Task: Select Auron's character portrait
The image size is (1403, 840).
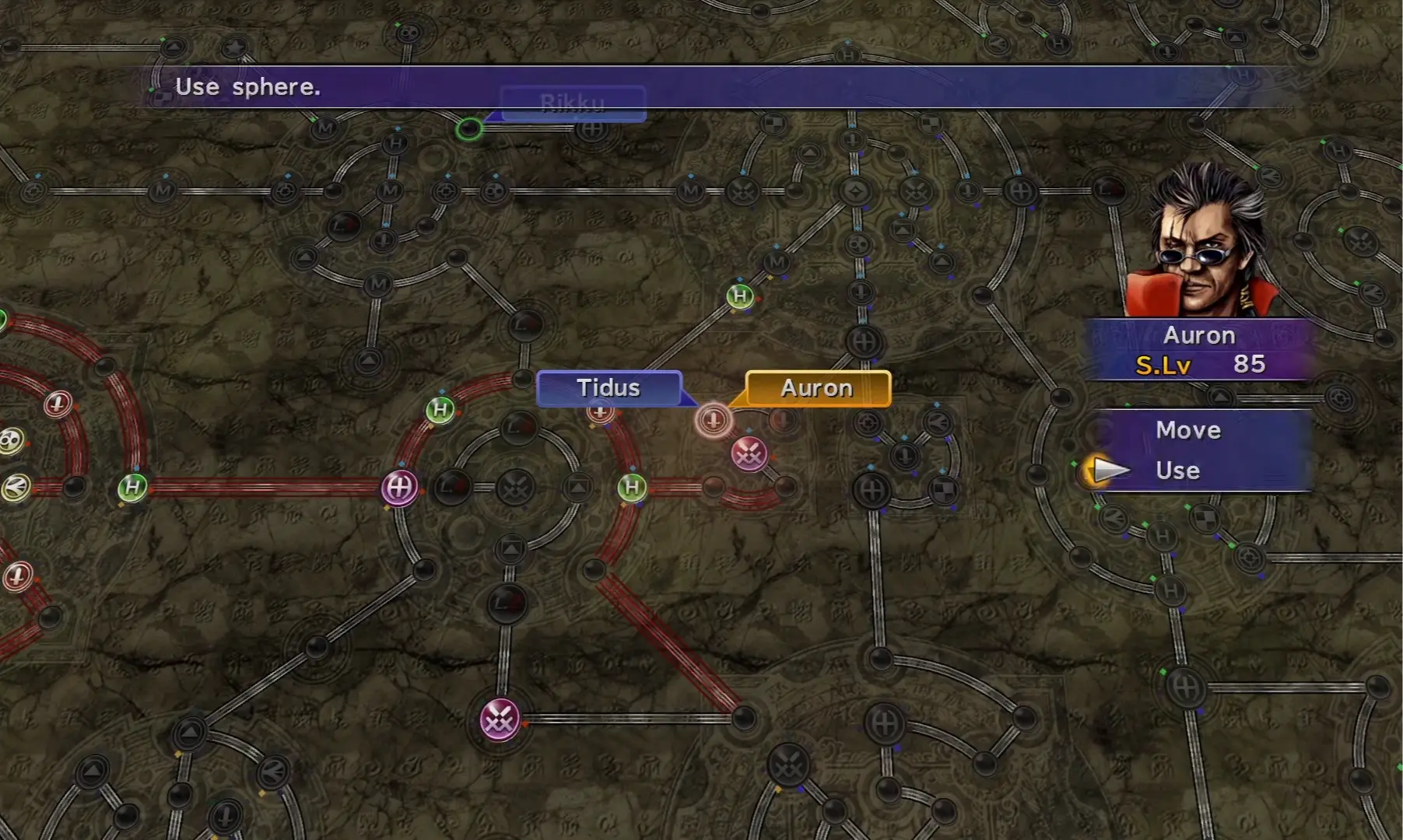Action: (1201, 243)
